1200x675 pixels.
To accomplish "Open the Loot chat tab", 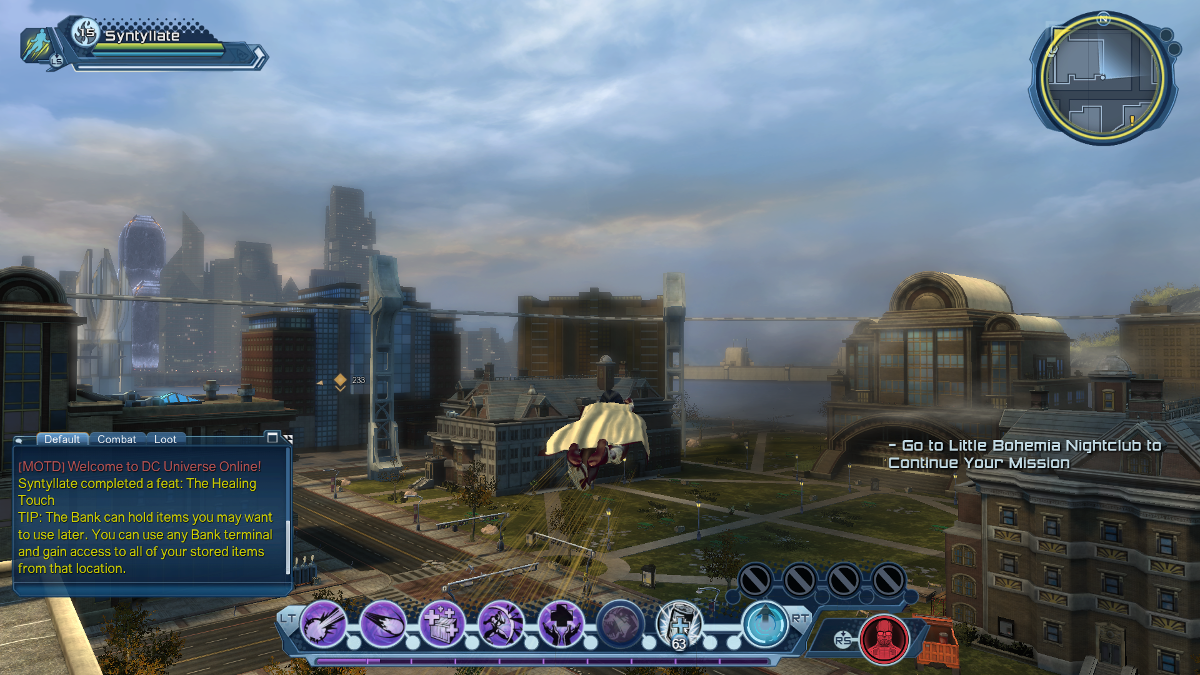I will (x=165, y=439).
